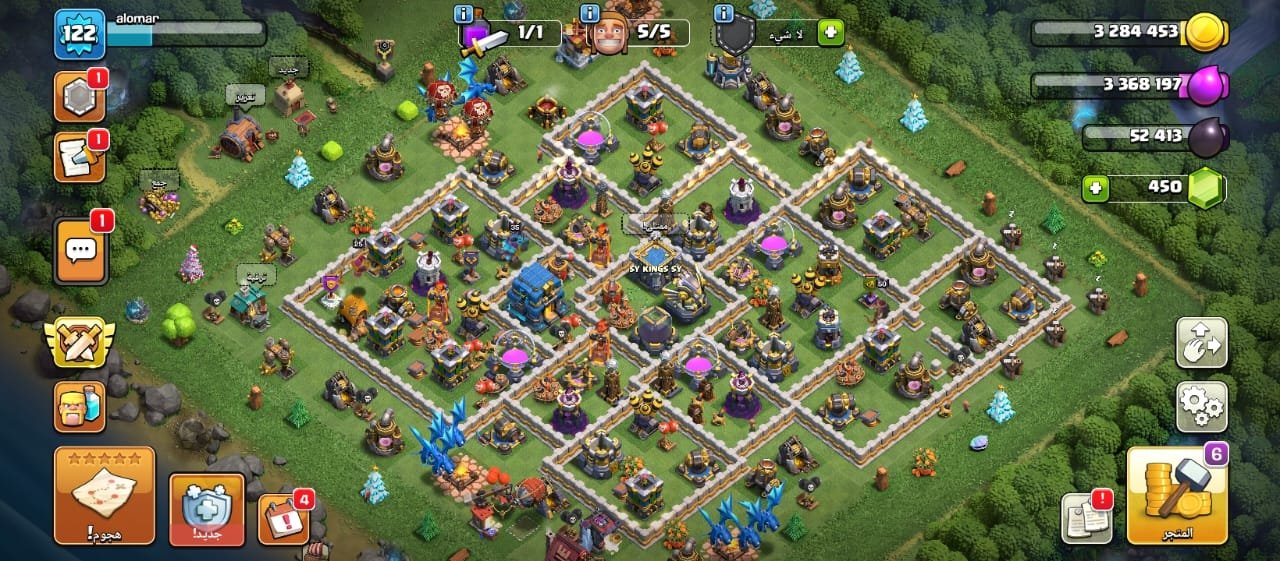Open the settings gear button

pos(1201,406)
